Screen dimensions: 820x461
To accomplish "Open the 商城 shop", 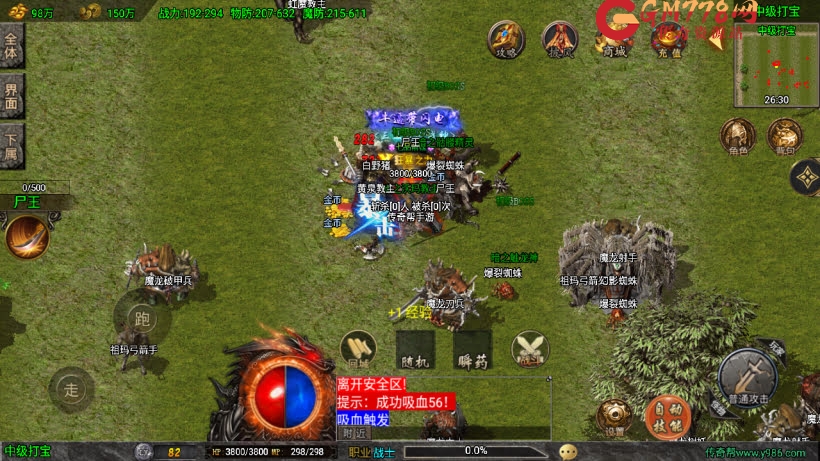I will click(x=614, y=39).
